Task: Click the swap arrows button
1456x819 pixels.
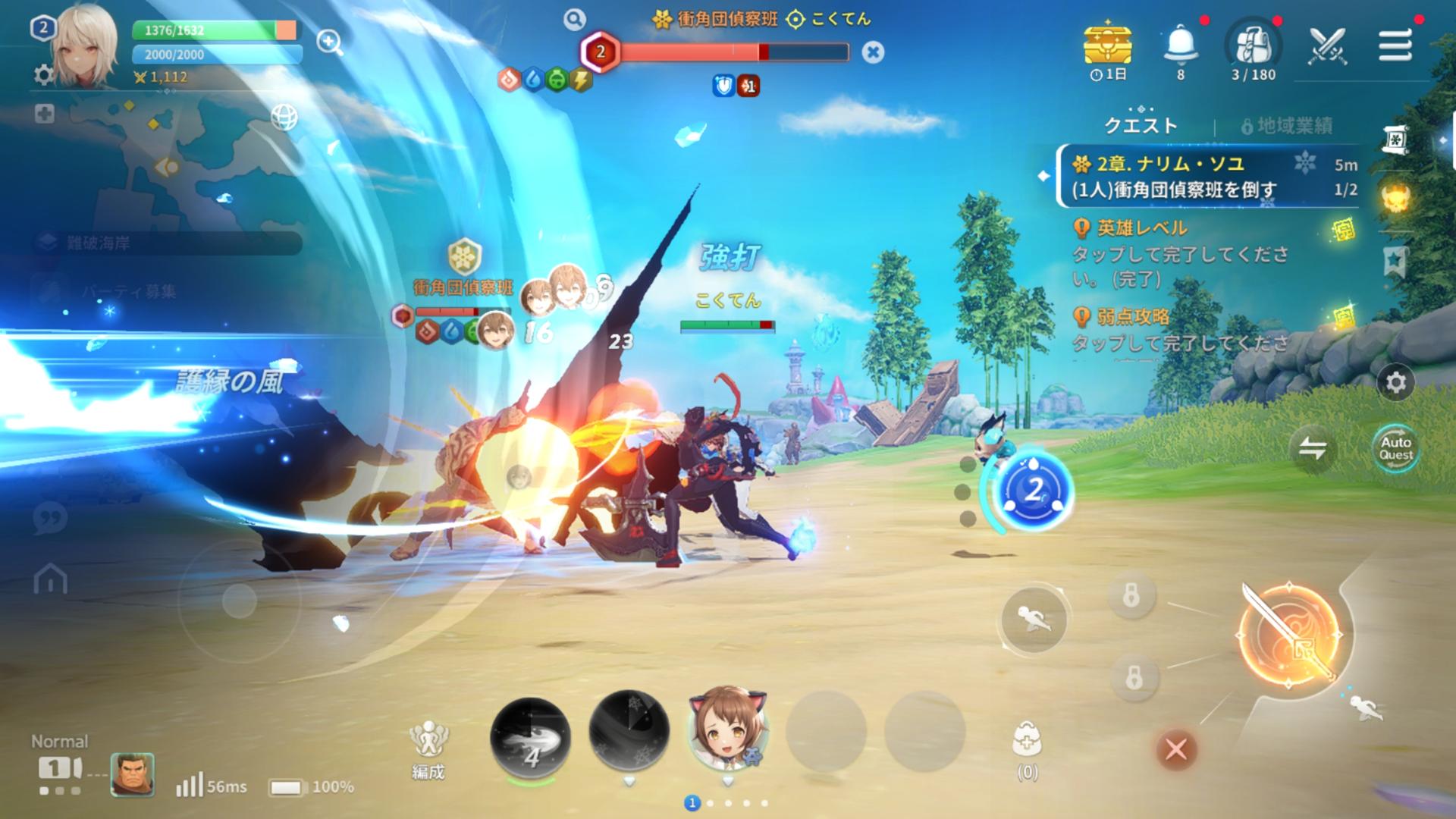Action: [x=1312, y=447]
